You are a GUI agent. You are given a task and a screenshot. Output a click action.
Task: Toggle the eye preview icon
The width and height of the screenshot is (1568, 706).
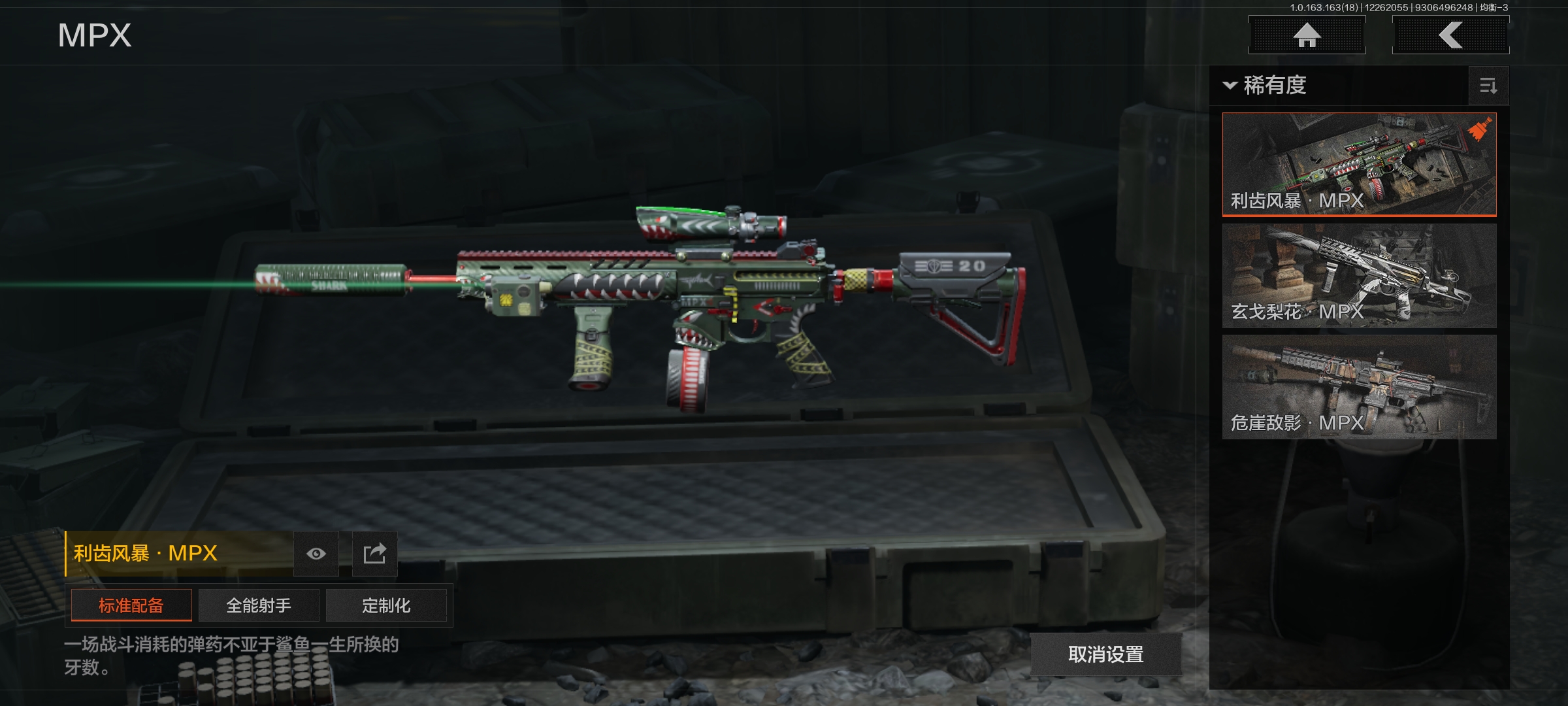point(316,554)
